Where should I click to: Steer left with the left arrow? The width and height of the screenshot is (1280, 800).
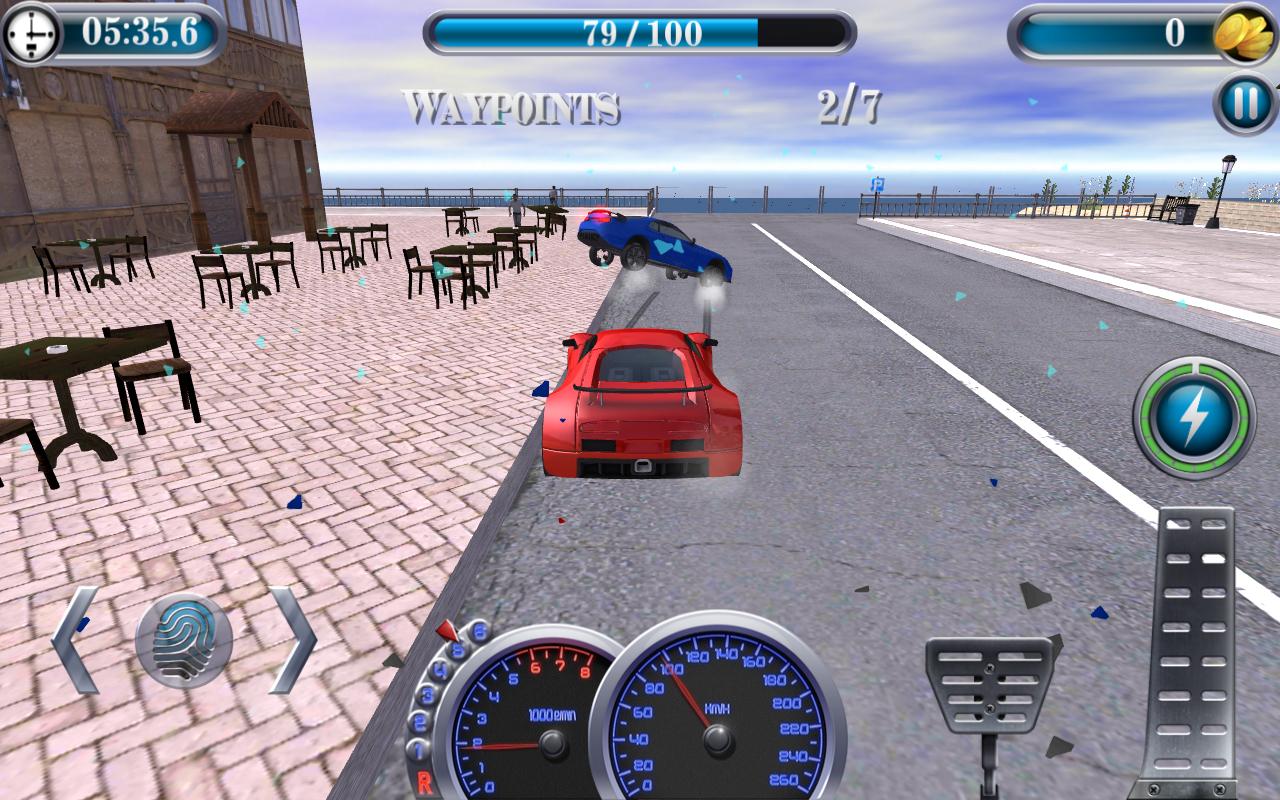77,640
